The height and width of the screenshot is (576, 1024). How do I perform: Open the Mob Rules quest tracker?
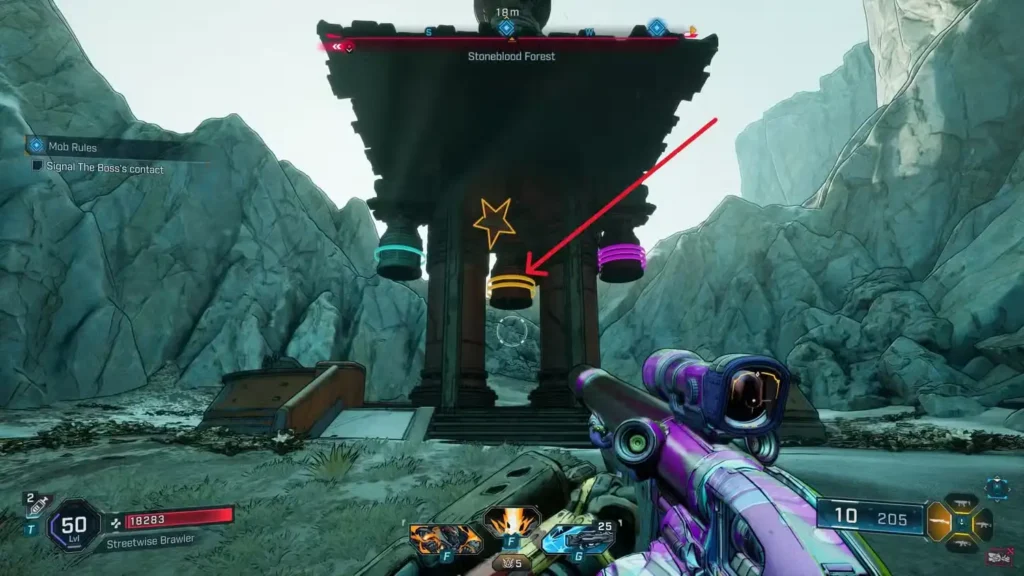[x=70, y=146]
